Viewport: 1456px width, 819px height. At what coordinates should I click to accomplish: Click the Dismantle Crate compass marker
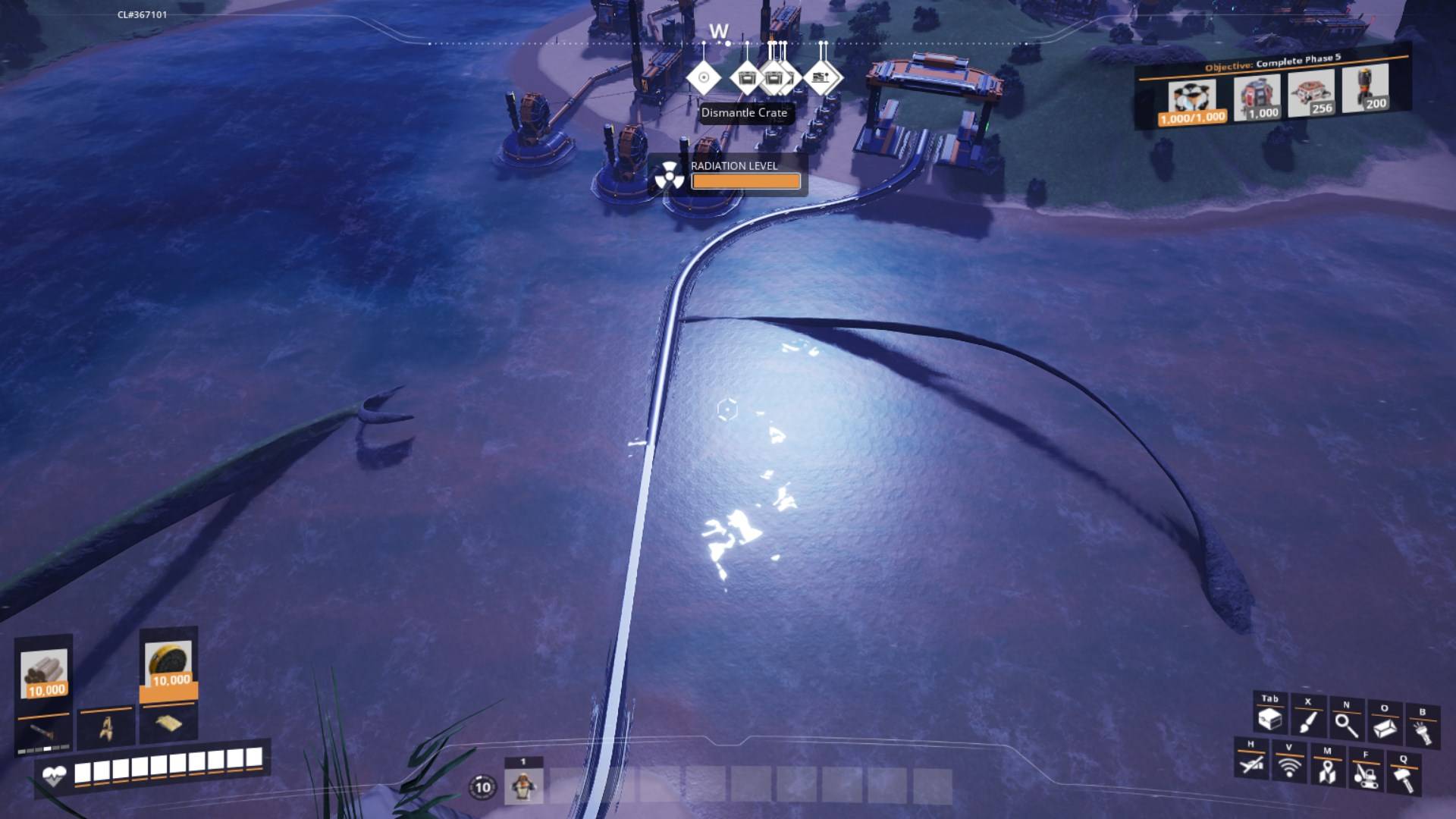tap(747, 78)
